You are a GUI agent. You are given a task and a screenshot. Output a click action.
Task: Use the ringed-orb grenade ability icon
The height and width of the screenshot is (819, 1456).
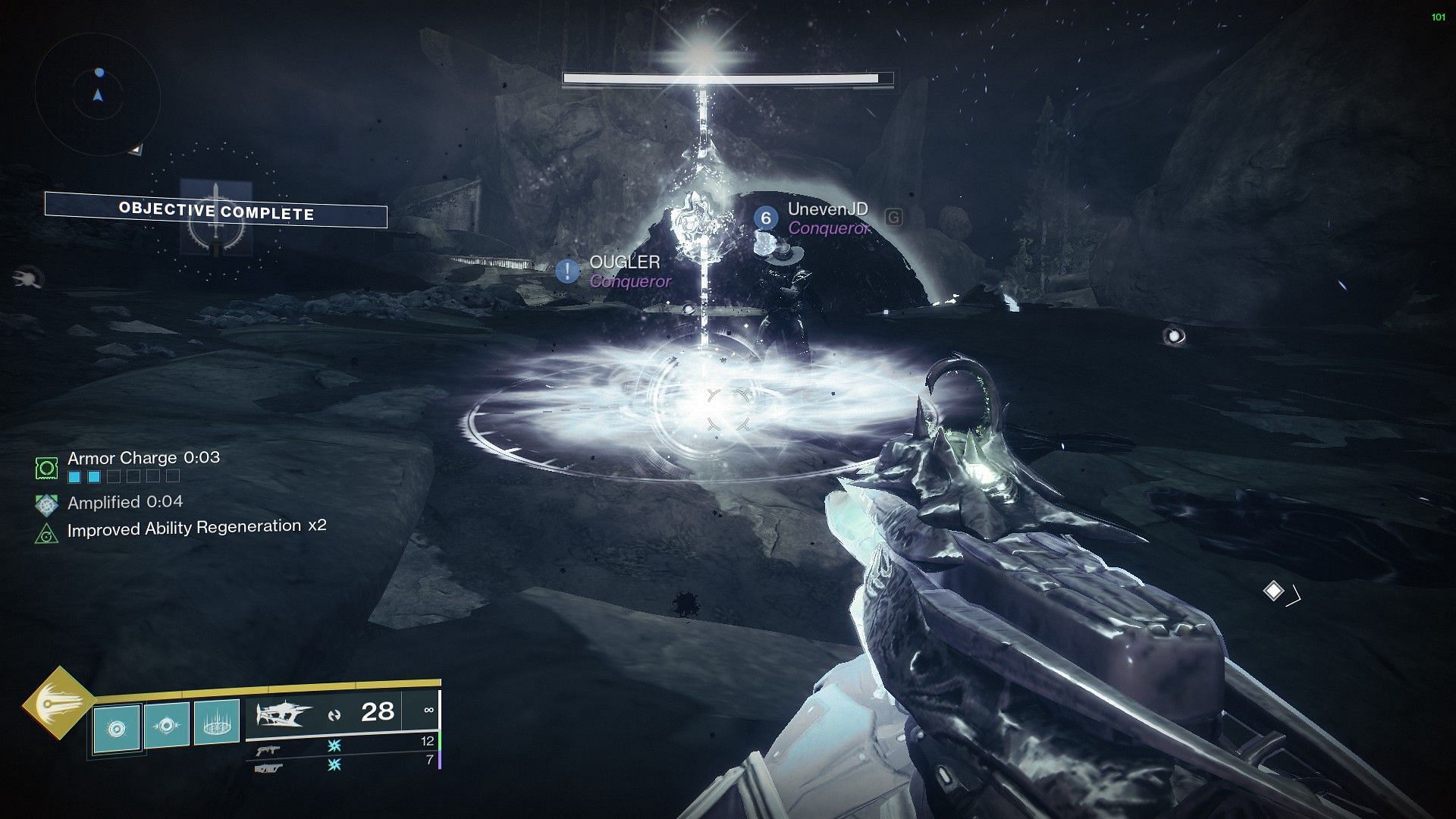[116, 728]
